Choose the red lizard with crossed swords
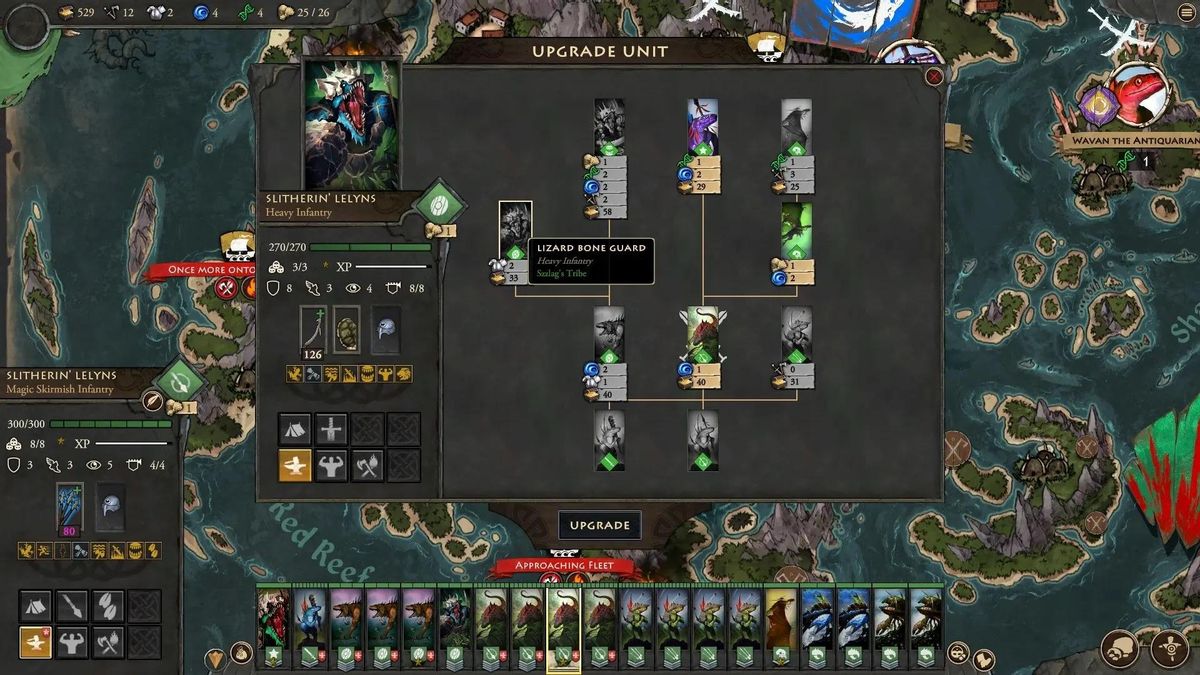This screenshot has height=675, width=1200. coord(702,334)
